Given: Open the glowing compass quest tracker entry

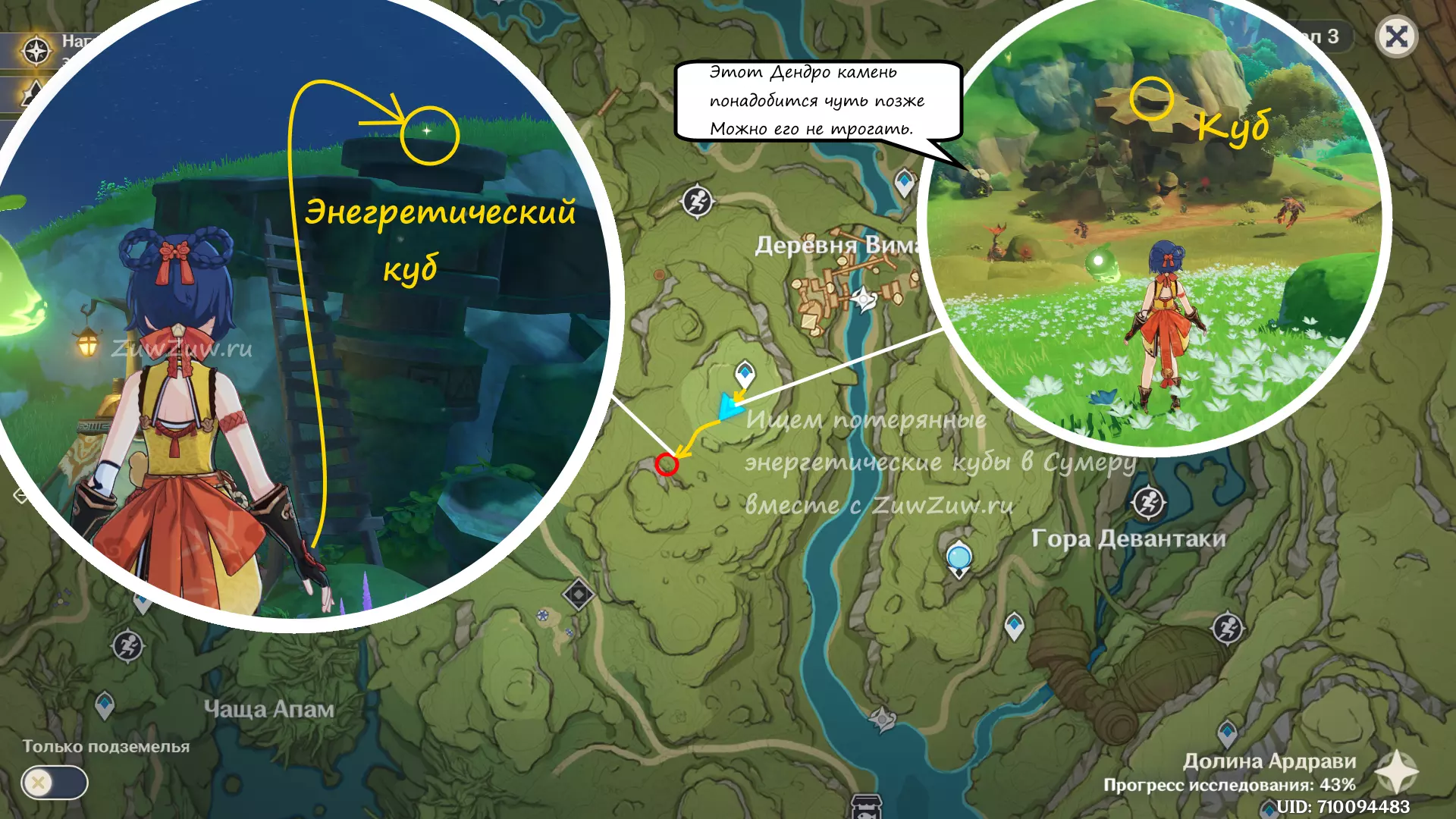Looking at the screenshot, I should (36, 51).
